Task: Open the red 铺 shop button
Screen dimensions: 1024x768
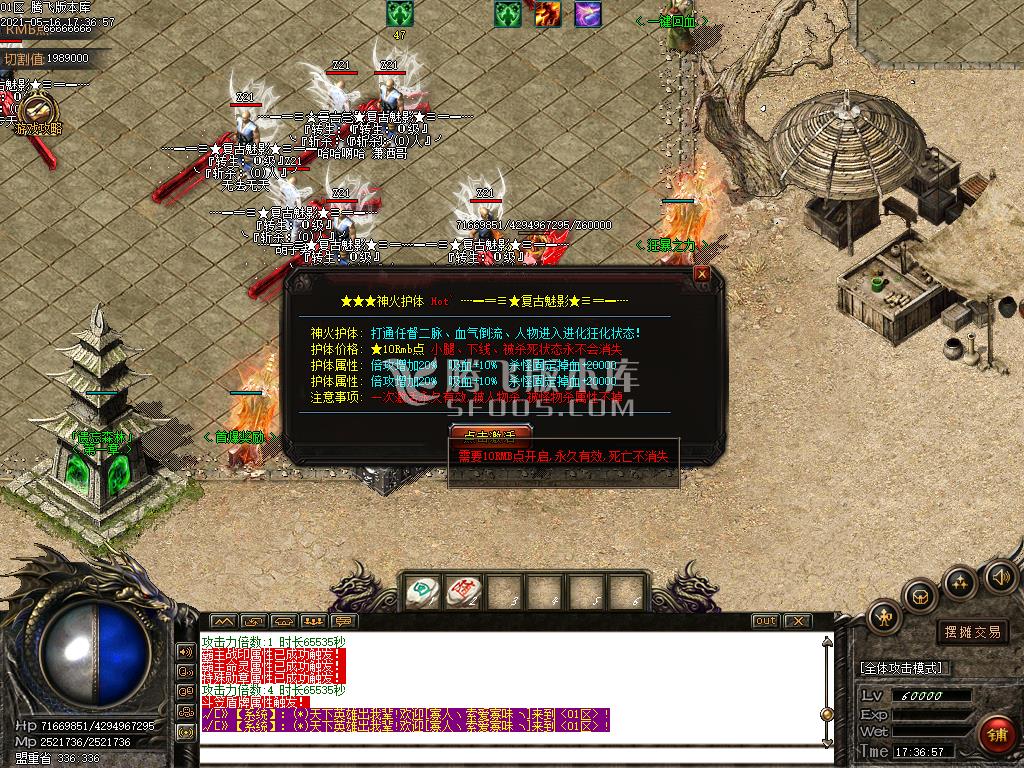Action: [x=996, y=735]
